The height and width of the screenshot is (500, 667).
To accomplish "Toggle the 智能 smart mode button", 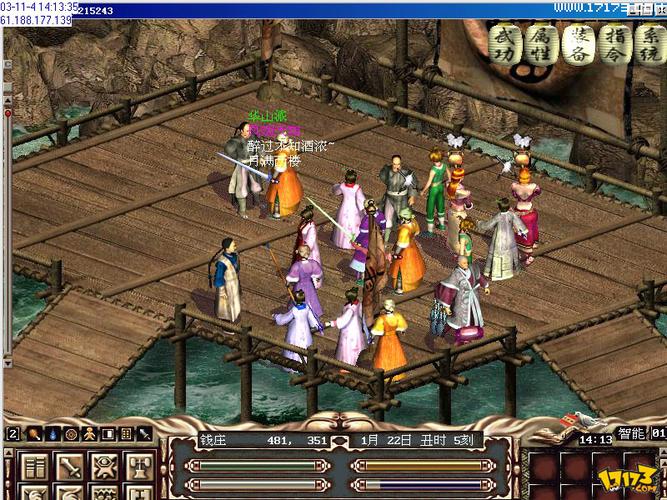I will pos(630,435).
